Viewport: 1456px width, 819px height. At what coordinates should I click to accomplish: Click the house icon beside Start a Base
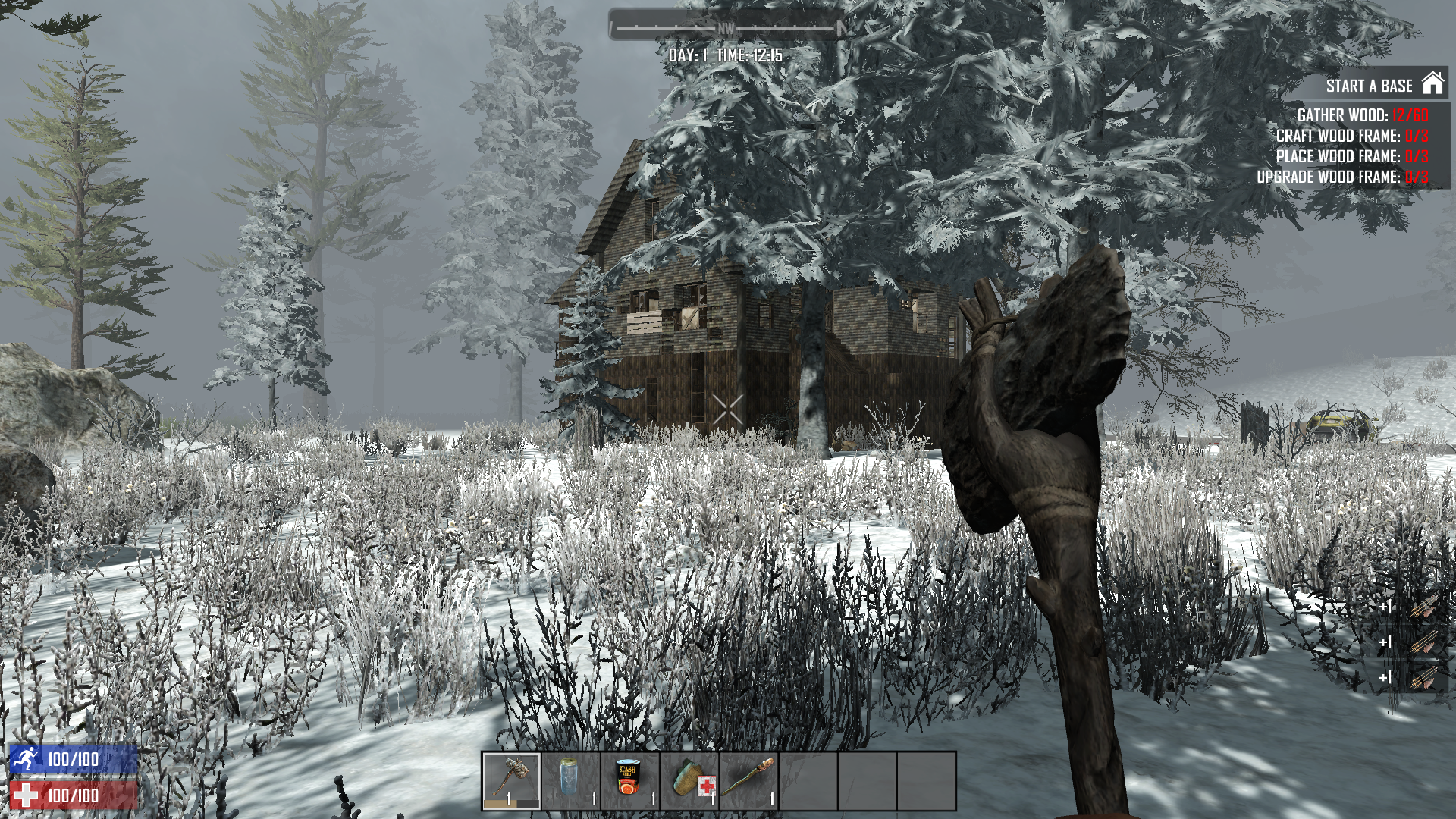pos(1432,84)
